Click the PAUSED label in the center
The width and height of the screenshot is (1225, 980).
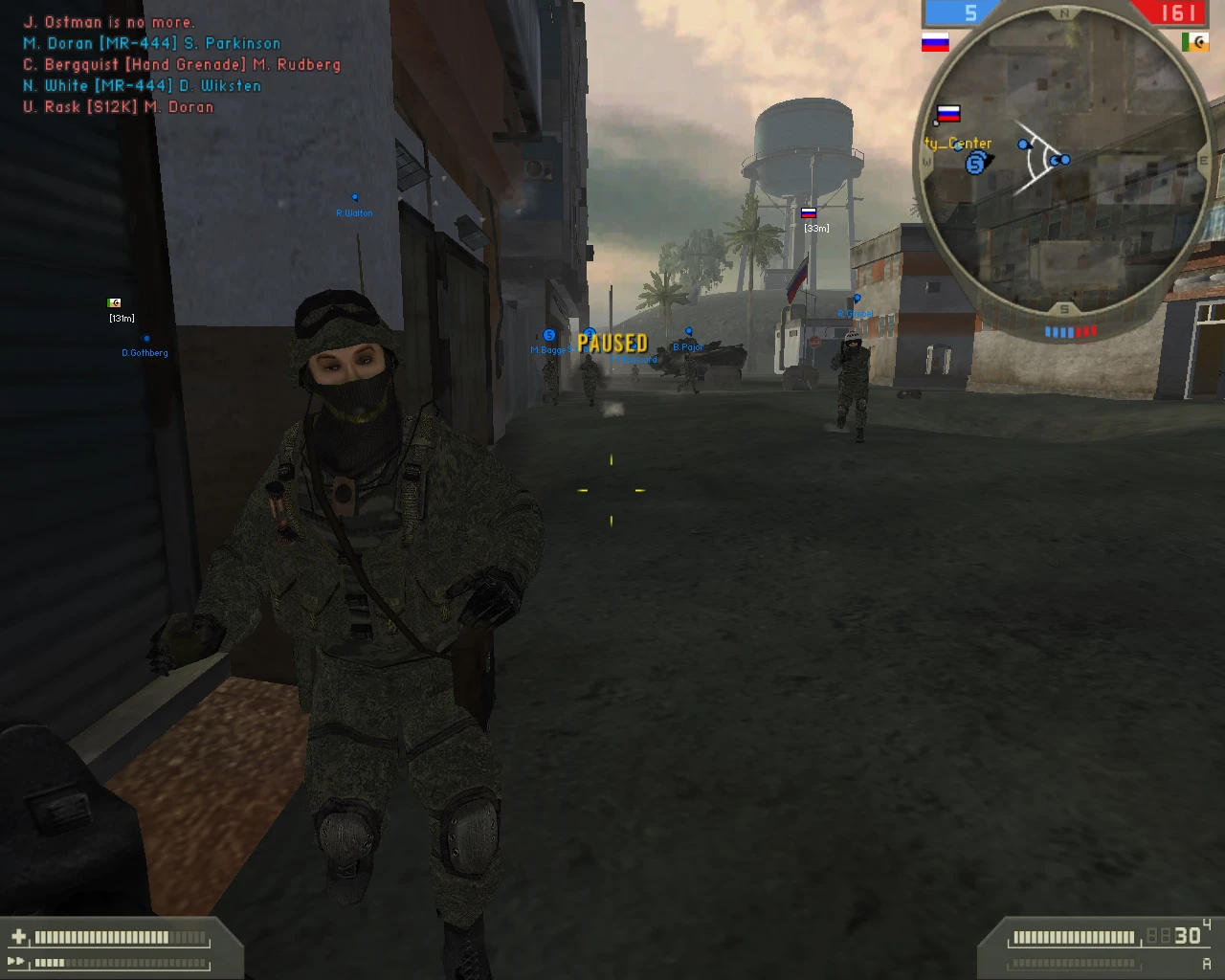tap(612, 343)
